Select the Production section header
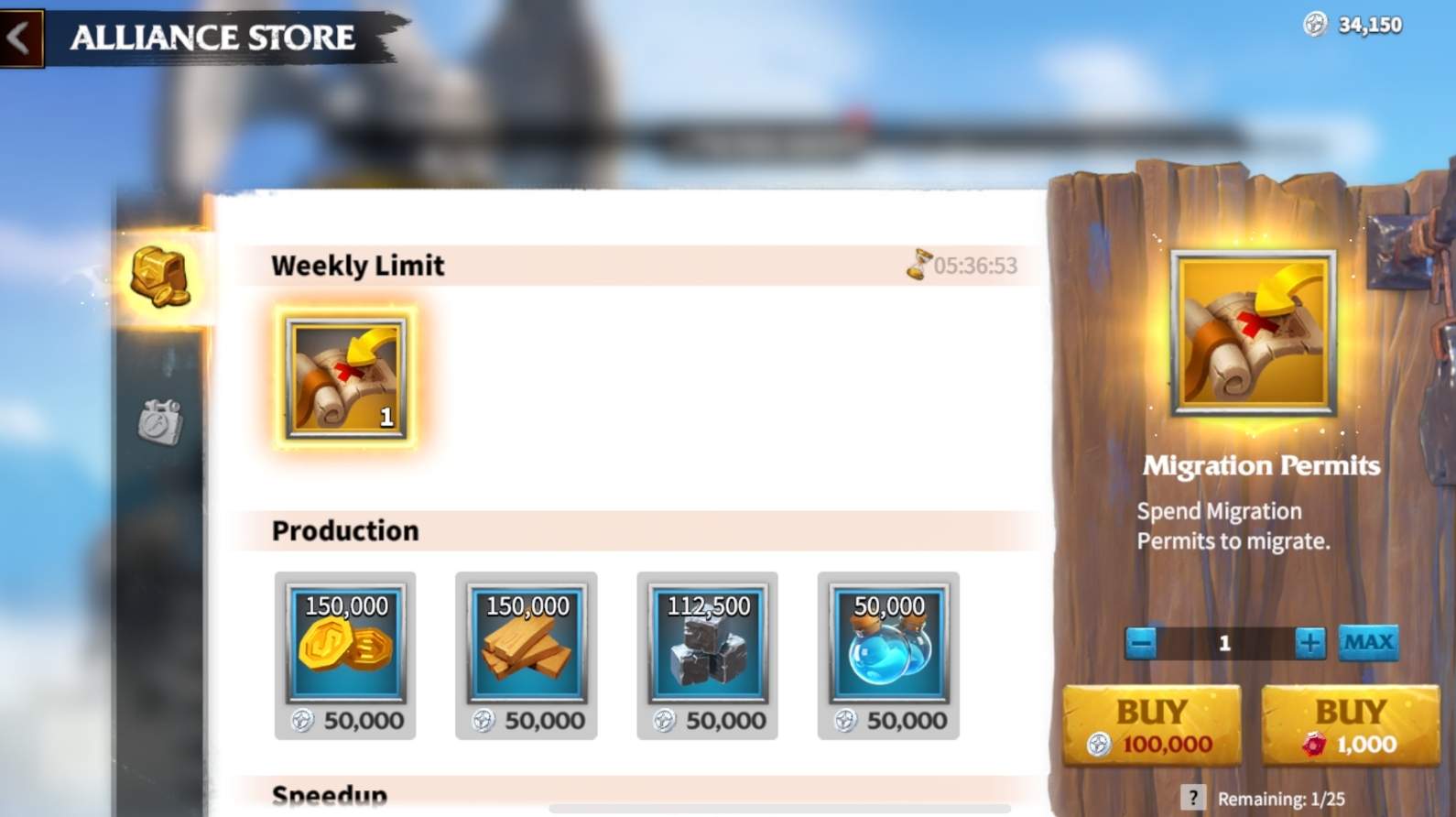 click(344, 529)
